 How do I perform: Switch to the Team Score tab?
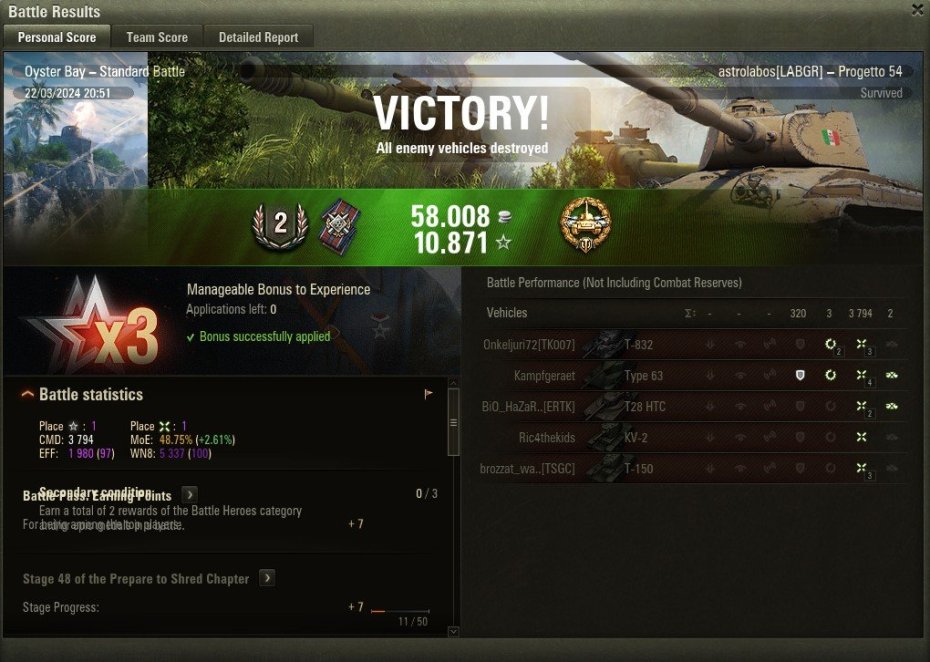pyautogui.click(x=157, y=37)
